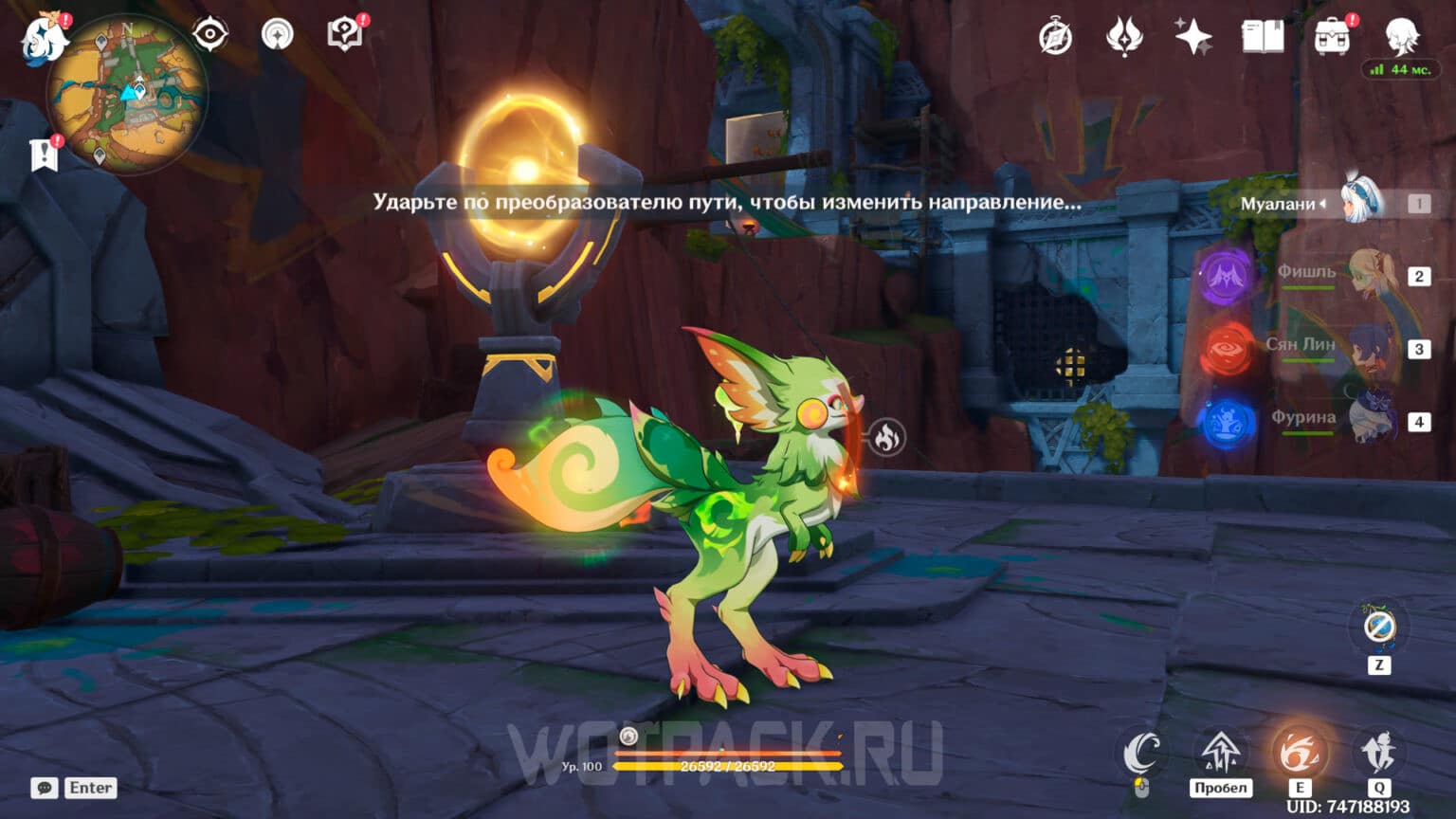Open the Battle Pass wings icon
This screenshot has height=819, width=1456.
[x=1123, y=38]
